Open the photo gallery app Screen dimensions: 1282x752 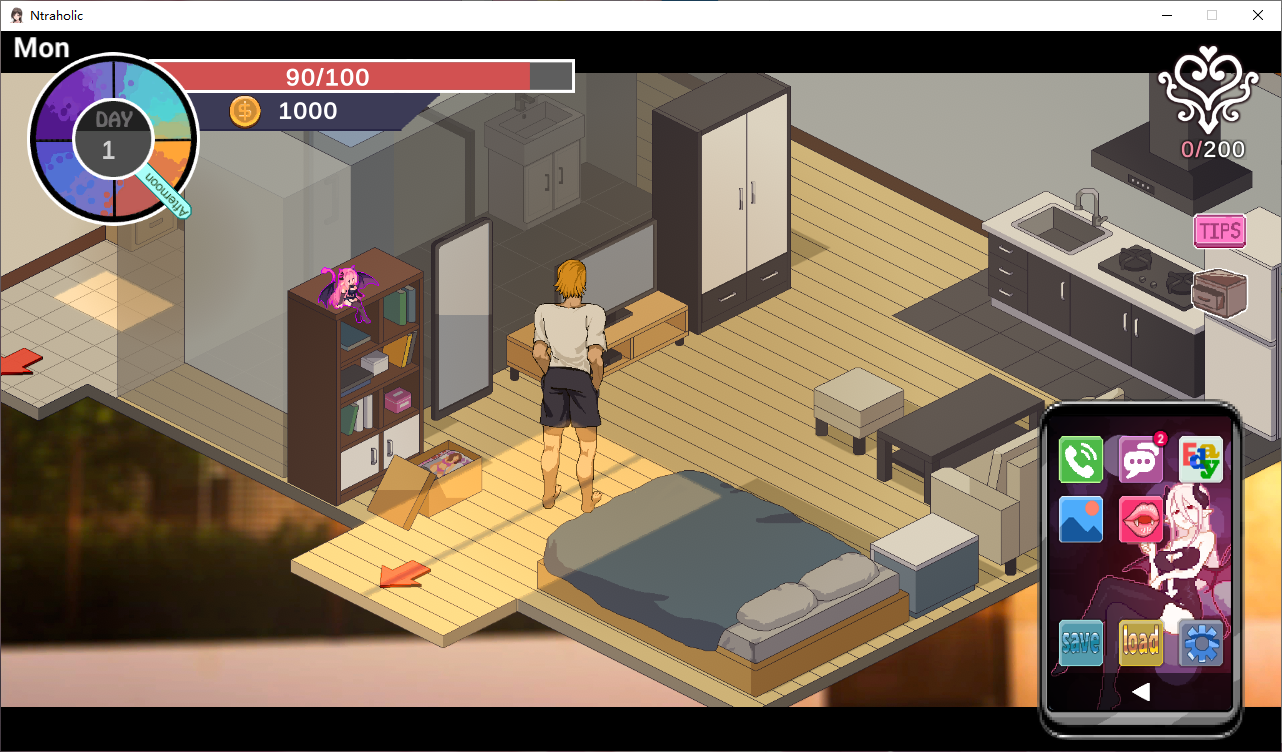pos(1081,519)
